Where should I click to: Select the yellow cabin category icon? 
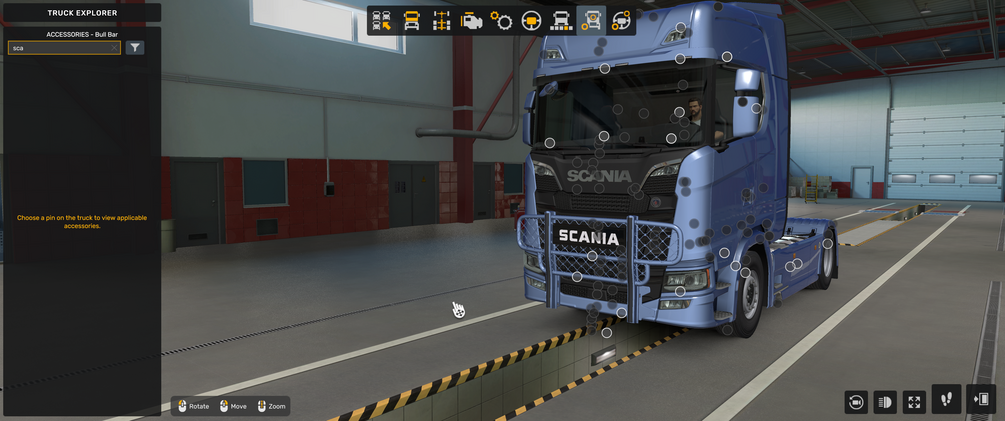411,21
